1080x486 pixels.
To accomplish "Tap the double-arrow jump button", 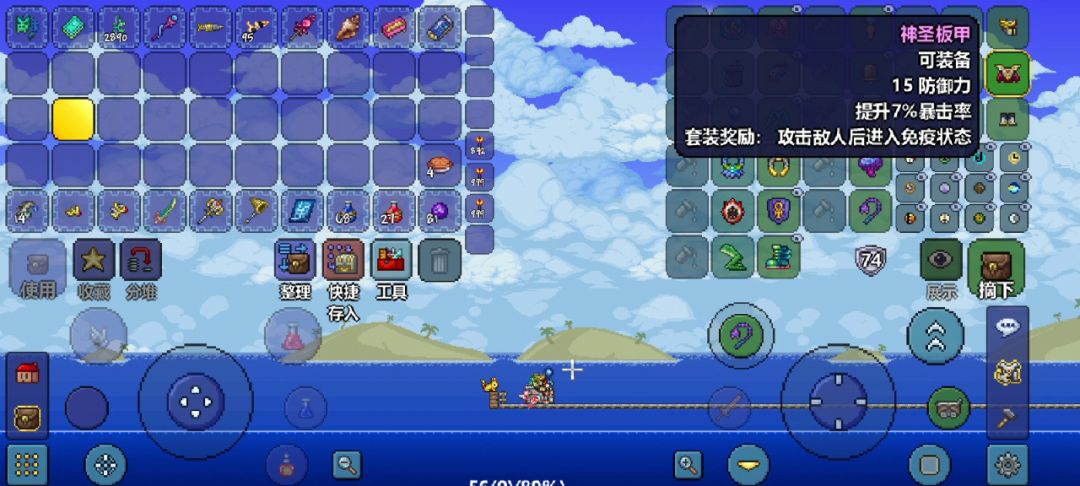I will pyautogui.click(x=936, y=336).
